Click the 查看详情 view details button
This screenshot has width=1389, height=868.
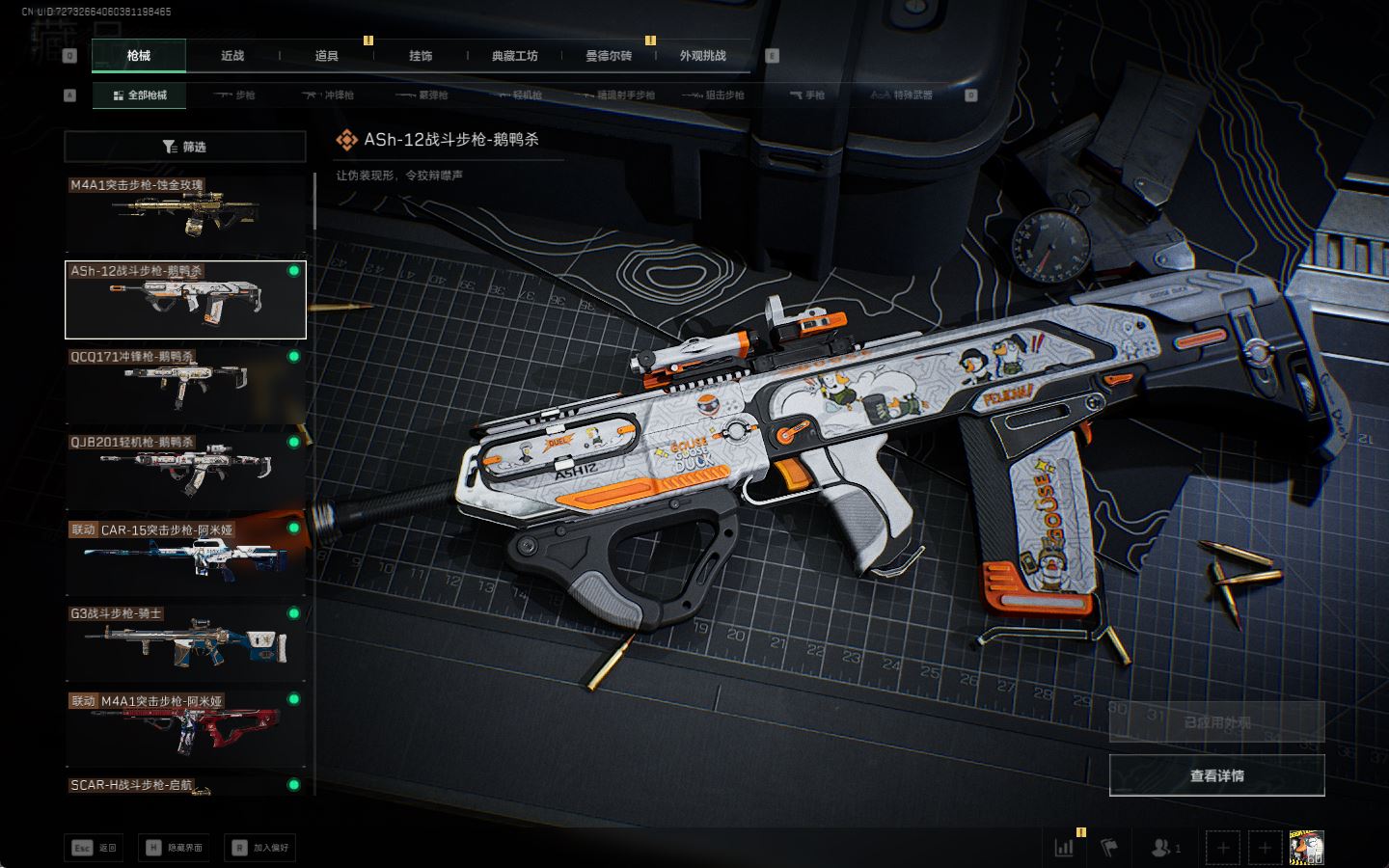1216,775
